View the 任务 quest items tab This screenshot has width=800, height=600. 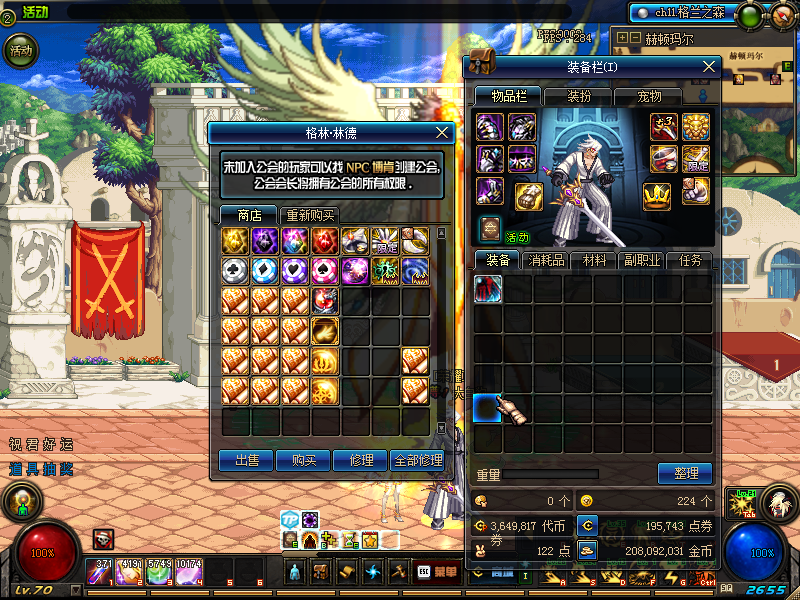point(691,261)
